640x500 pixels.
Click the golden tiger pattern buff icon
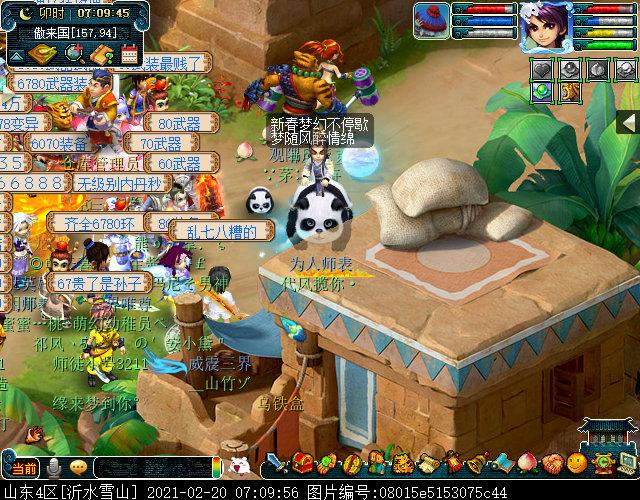click(x=568, y=91)
